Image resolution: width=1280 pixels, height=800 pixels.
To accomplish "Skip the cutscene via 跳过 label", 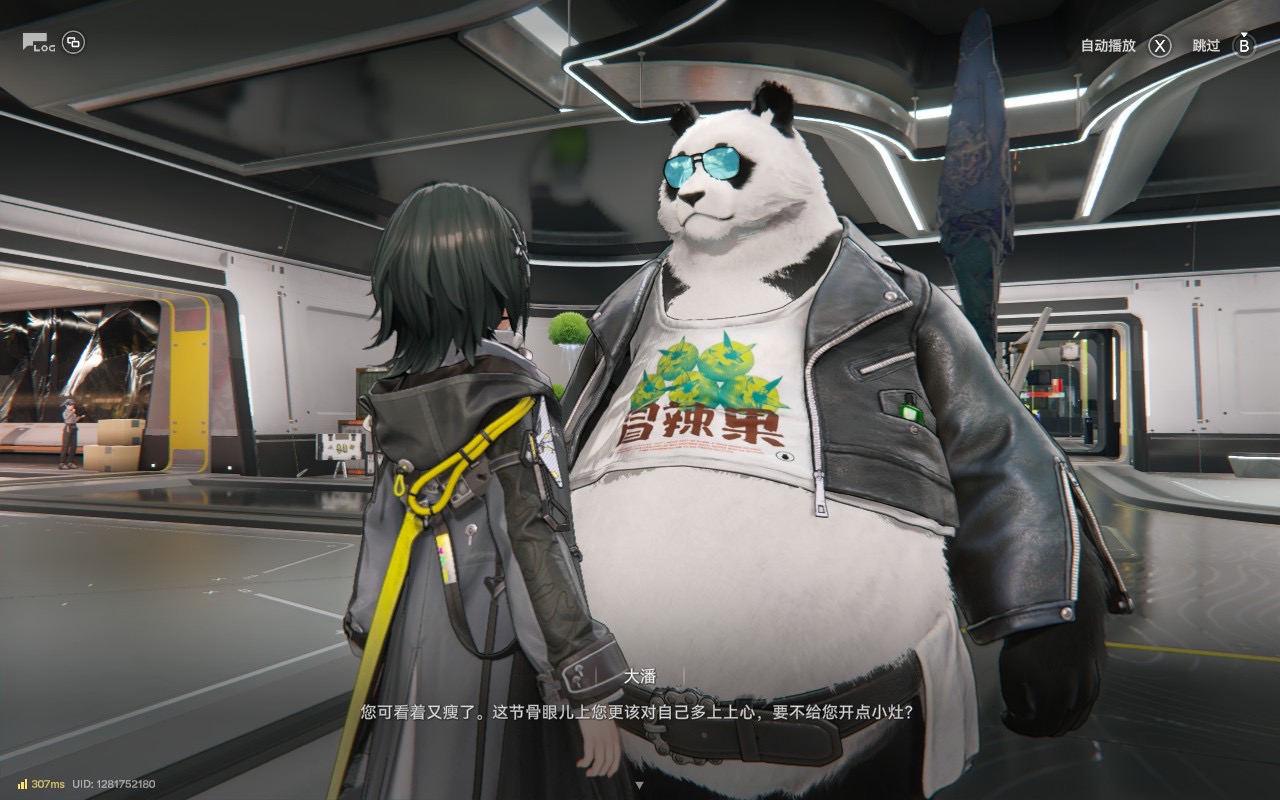I will [1206, 46].
